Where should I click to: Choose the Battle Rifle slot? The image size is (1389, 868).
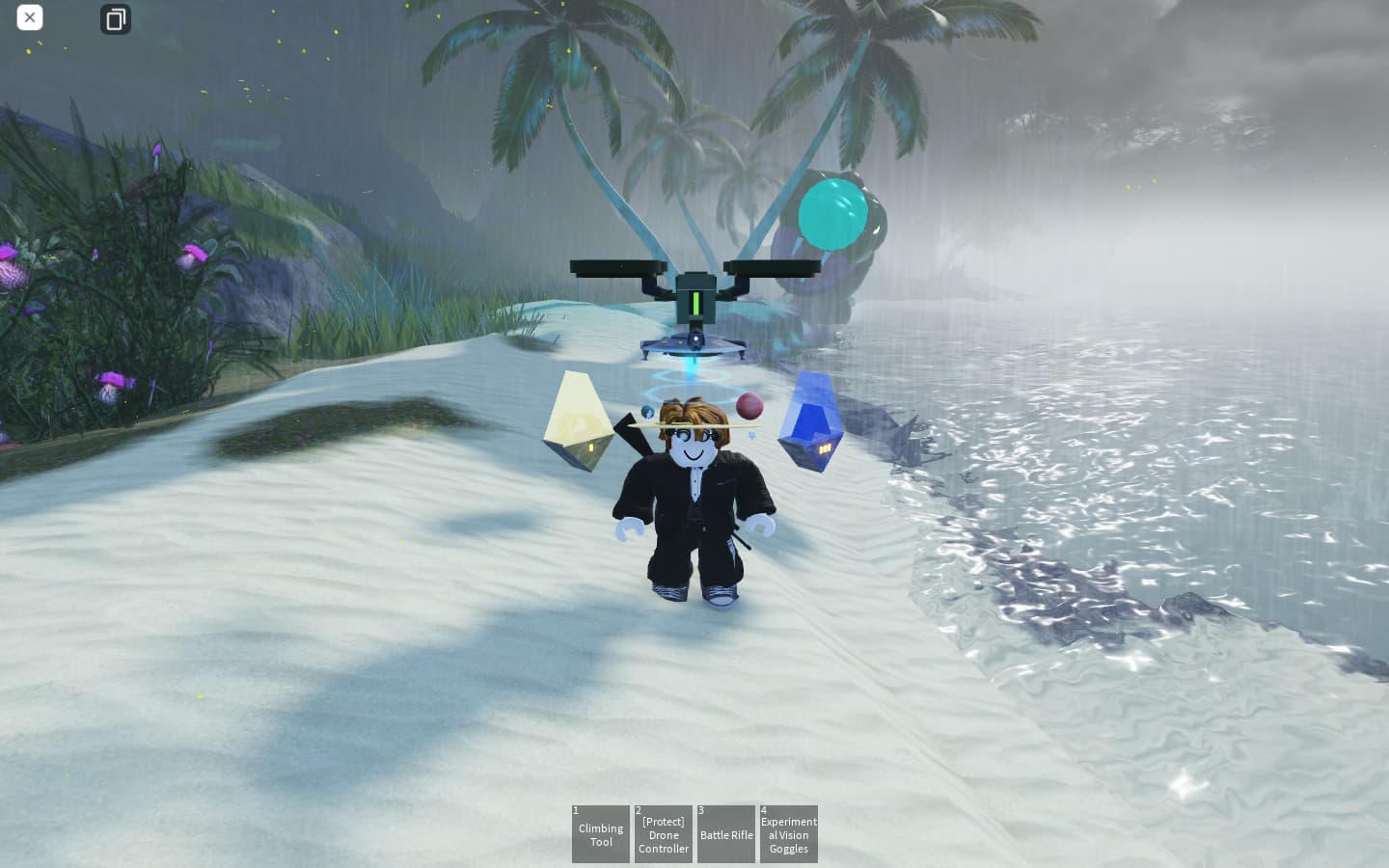click(x=726, y=834)
